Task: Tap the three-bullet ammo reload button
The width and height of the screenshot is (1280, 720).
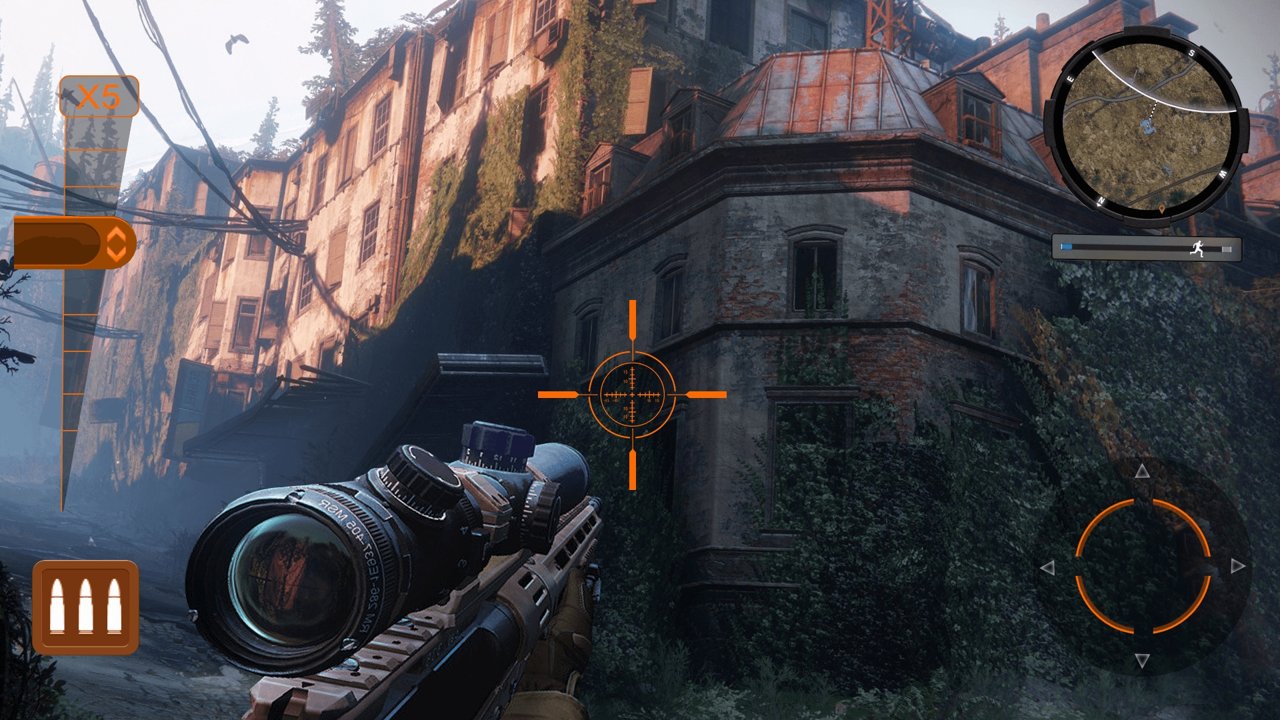Action: pos(85,607)
